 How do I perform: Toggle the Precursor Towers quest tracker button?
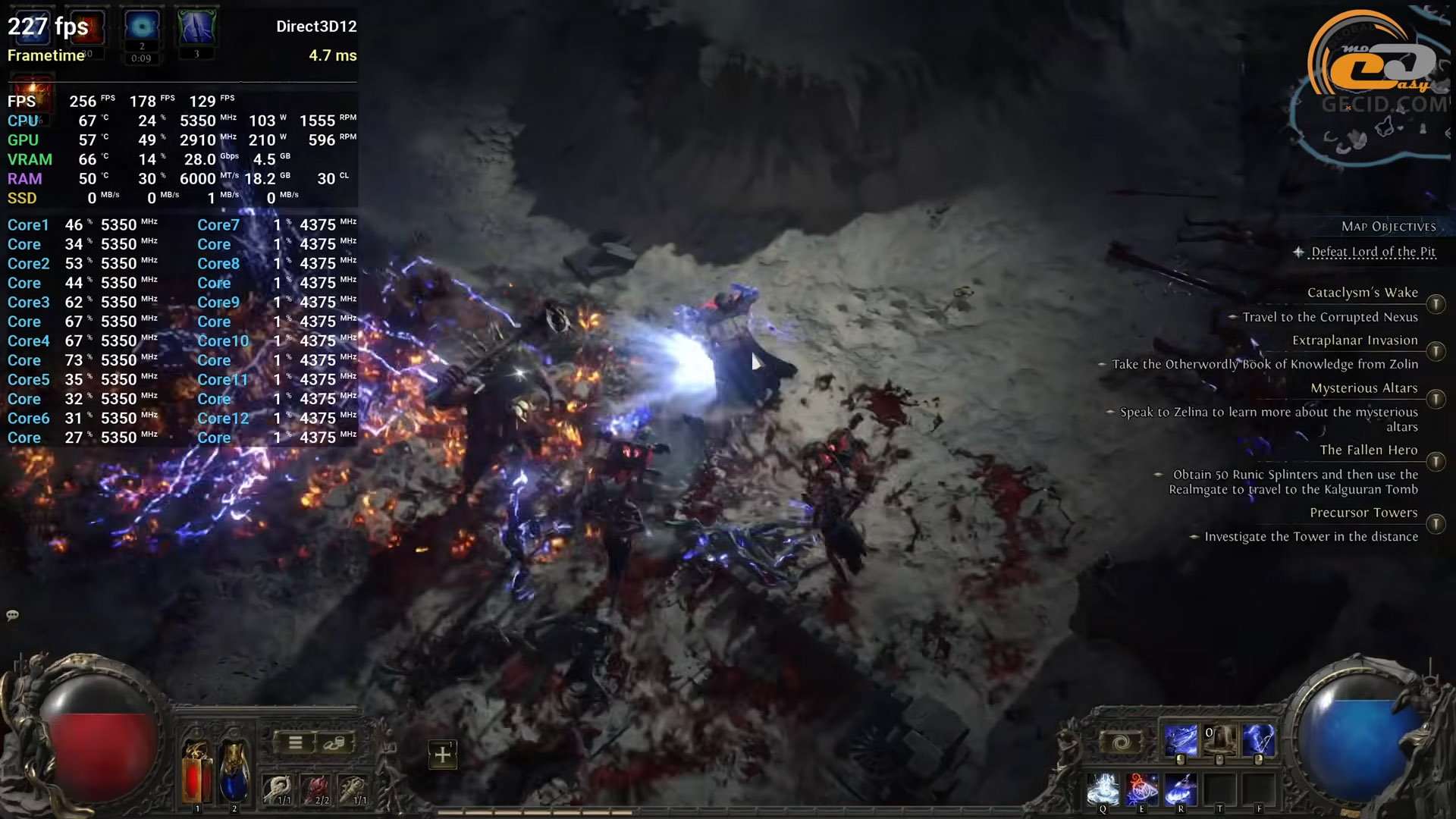point(1436,524)
